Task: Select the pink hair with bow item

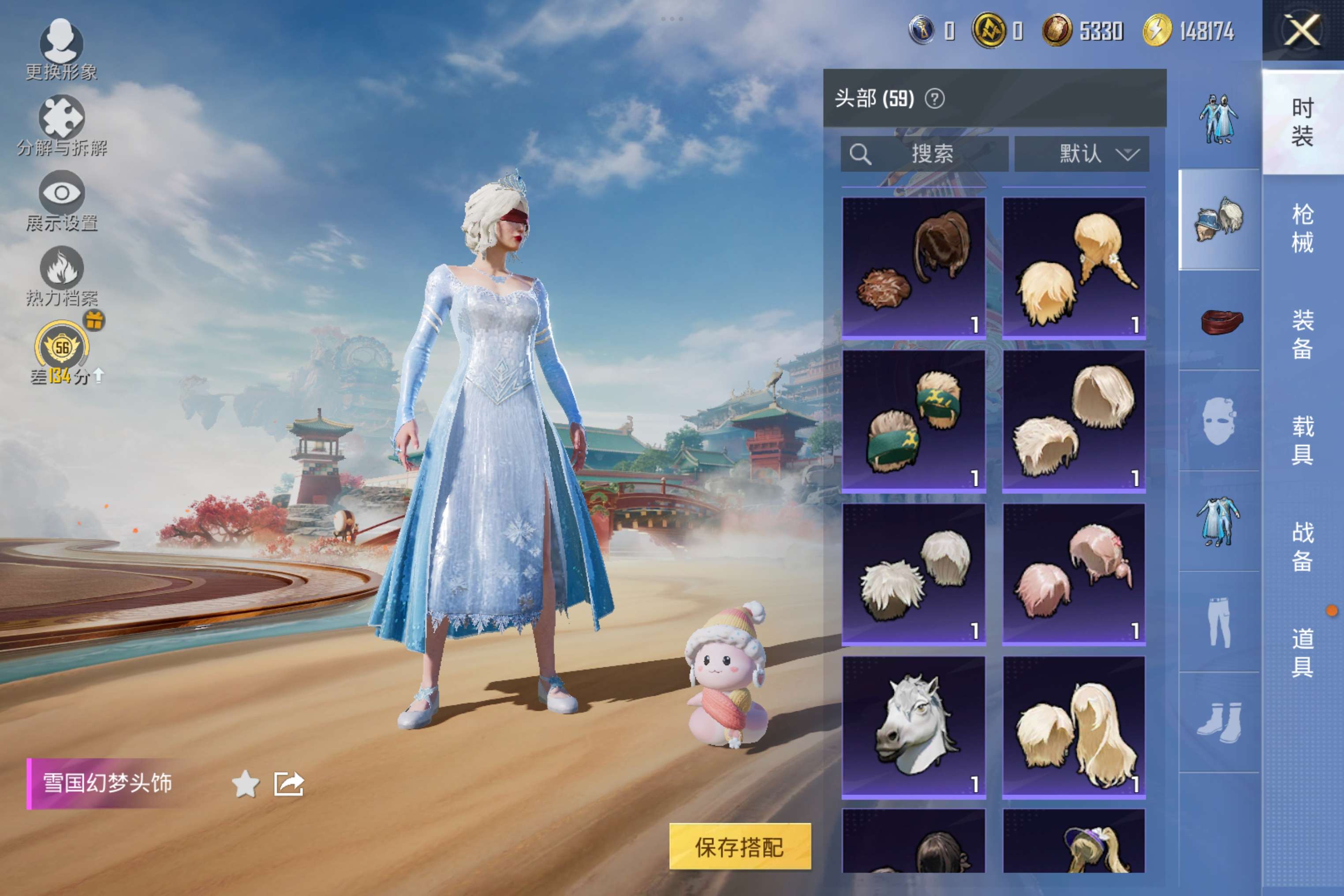Action: pos(1074,574)
